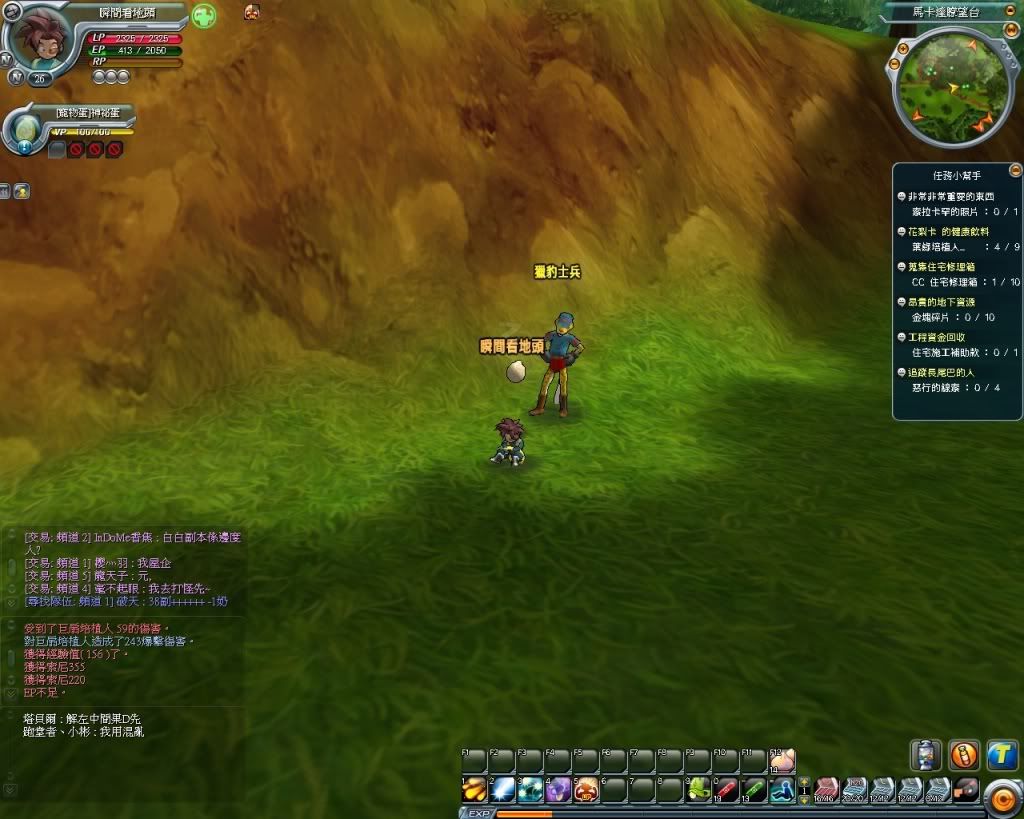This screenshot has height=819, width=1024.
Task: Select the green muscle-man buff icon
Action: pos(204,16)
